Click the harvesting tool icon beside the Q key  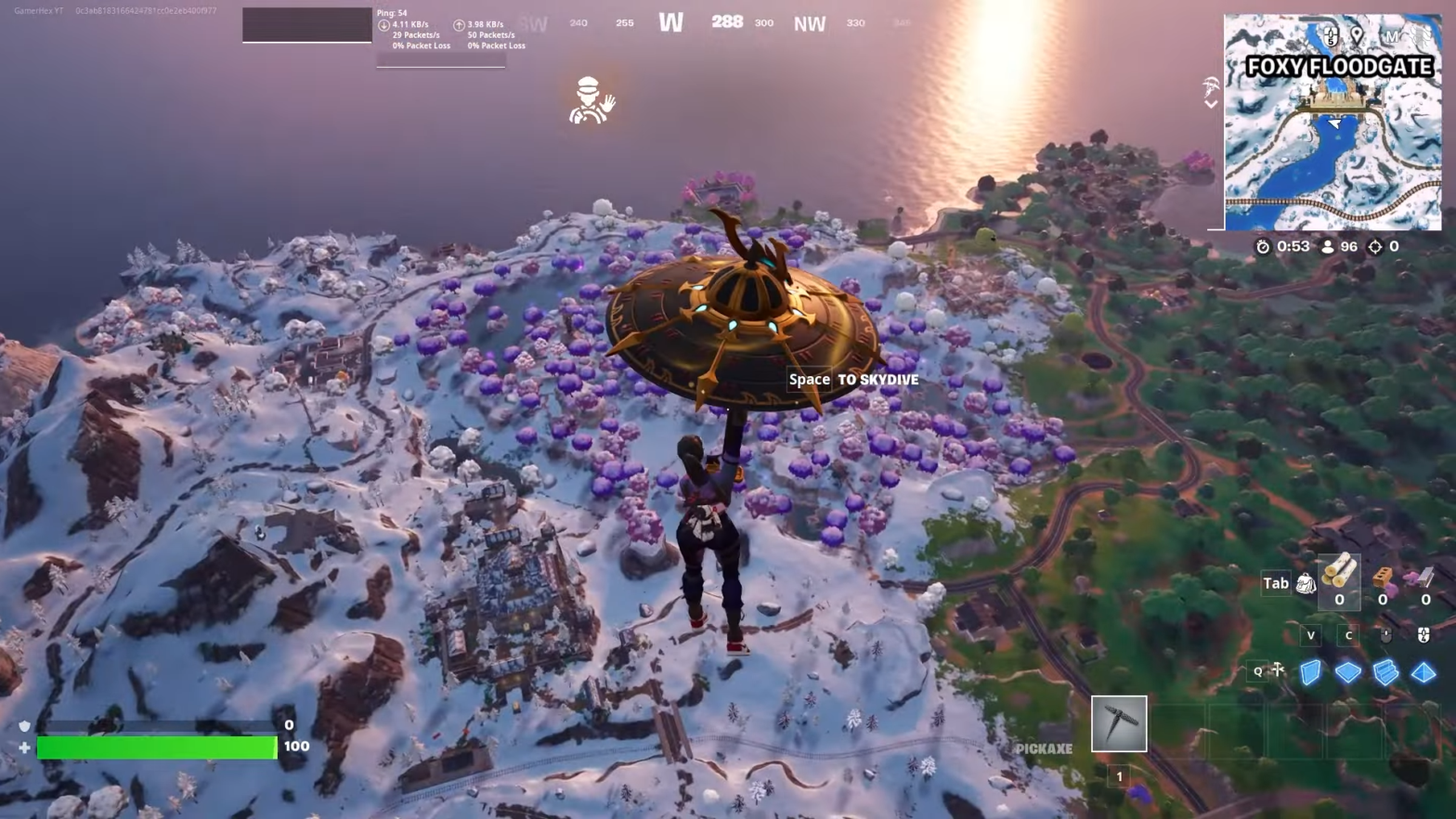(1278, 670)
